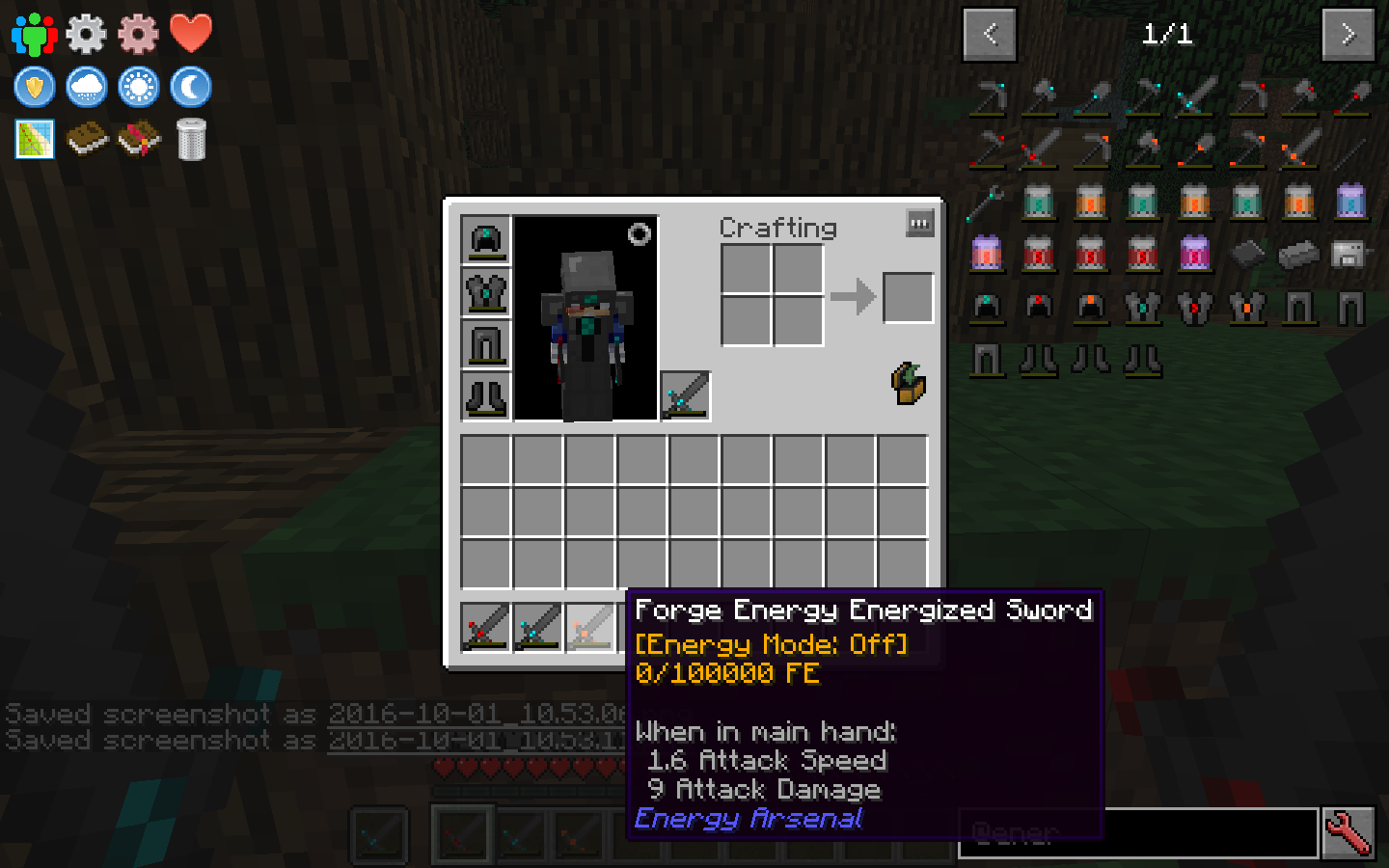Select the green backpack near the crafting output
This screenshot has height=868, width=1389.
[907, 382]
